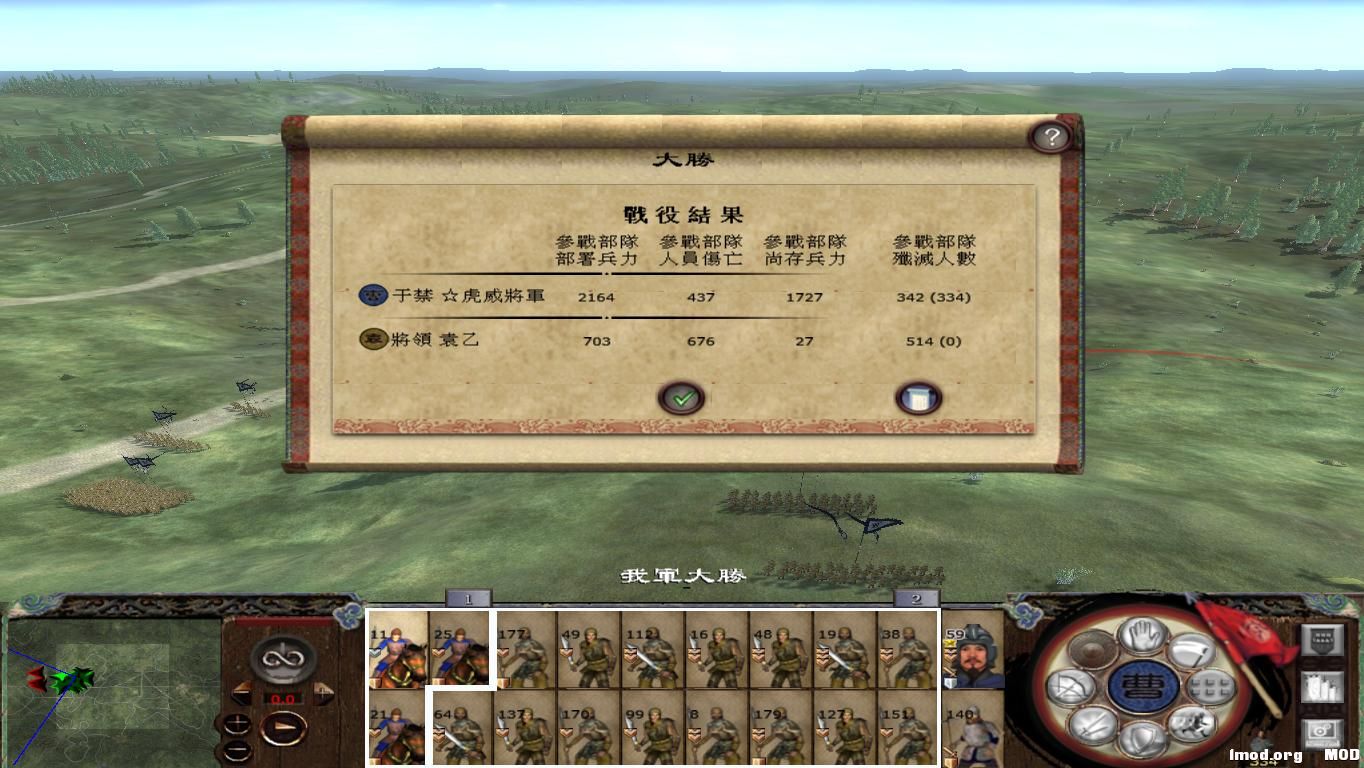Click the halberd weapon icon on the wheel
The image size is (1364, 768).
click(1192, 651)
